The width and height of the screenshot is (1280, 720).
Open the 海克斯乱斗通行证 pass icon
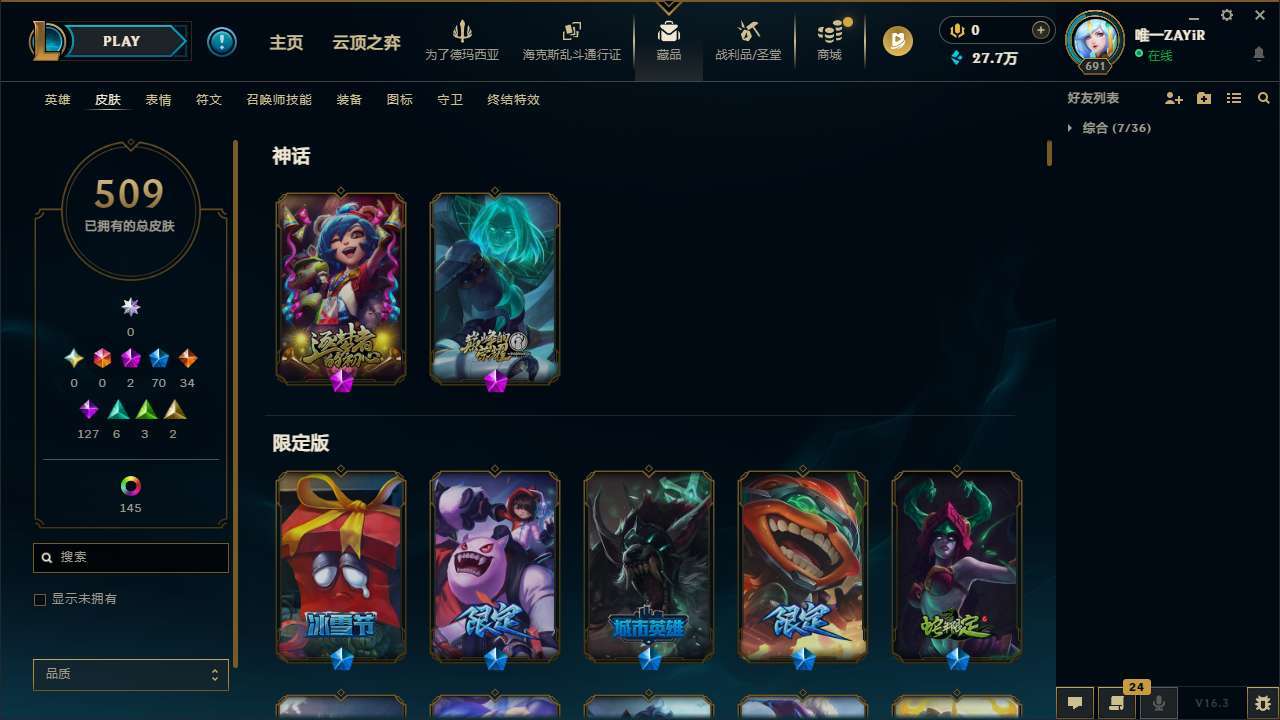571,40
